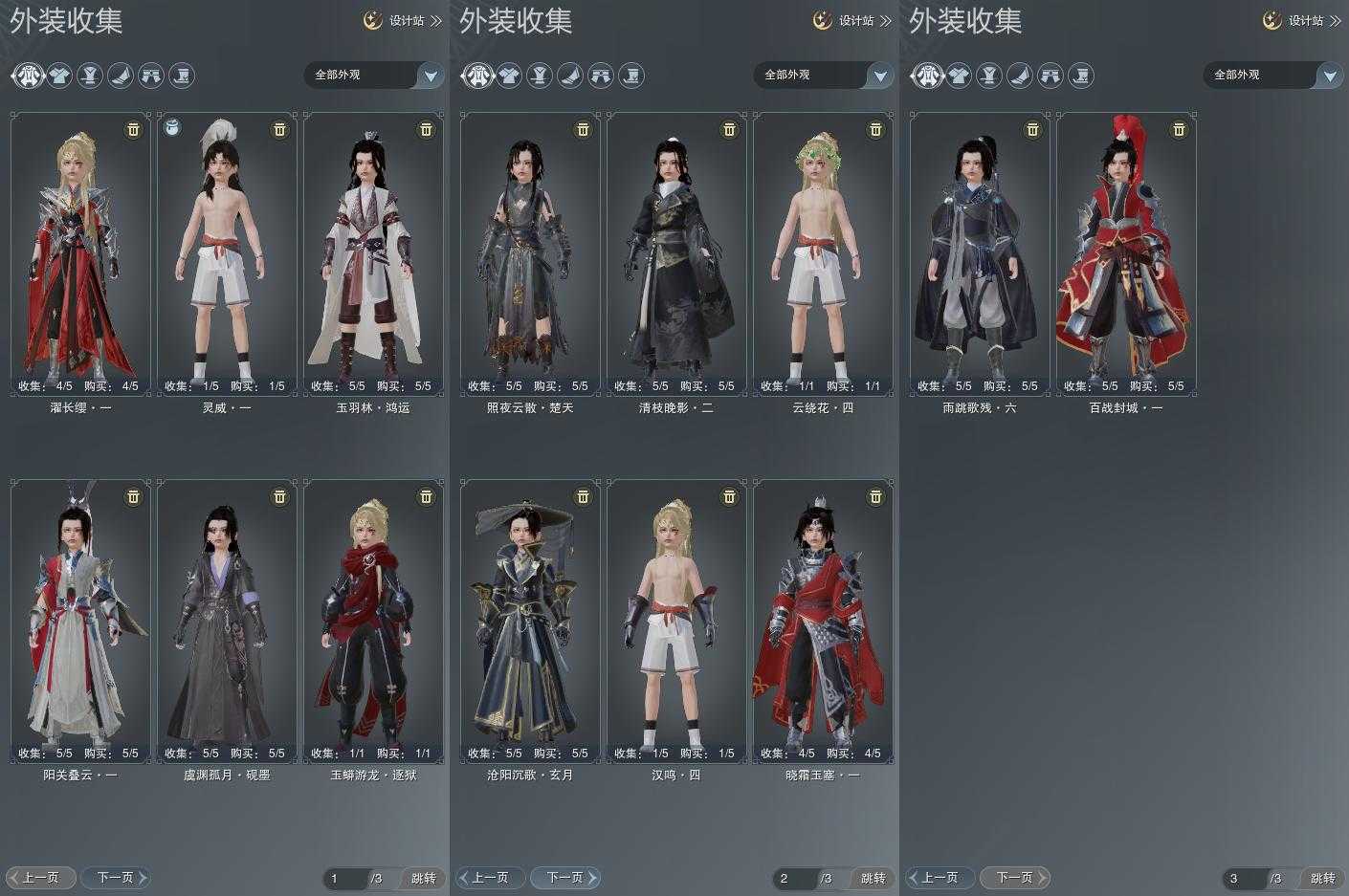
Task: Remove 百战封城·一 using its trash icon
Action: [x=1179, y=129]
